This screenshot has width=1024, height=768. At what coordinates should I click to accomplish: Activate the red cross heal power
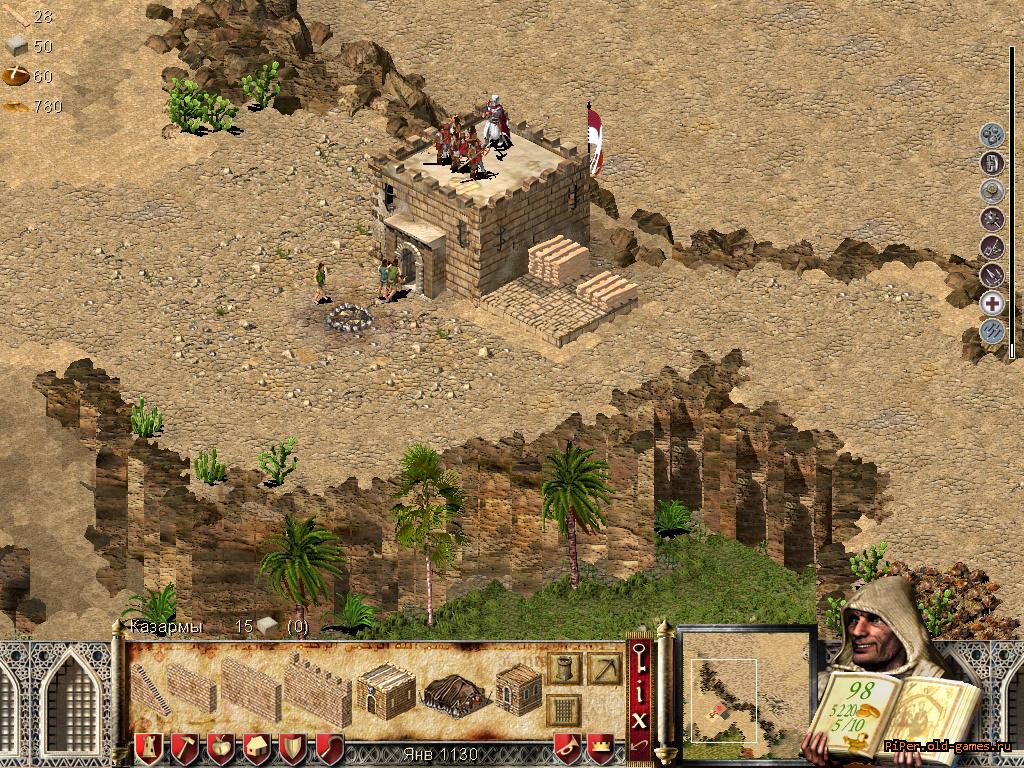click(x=992, y=304)
